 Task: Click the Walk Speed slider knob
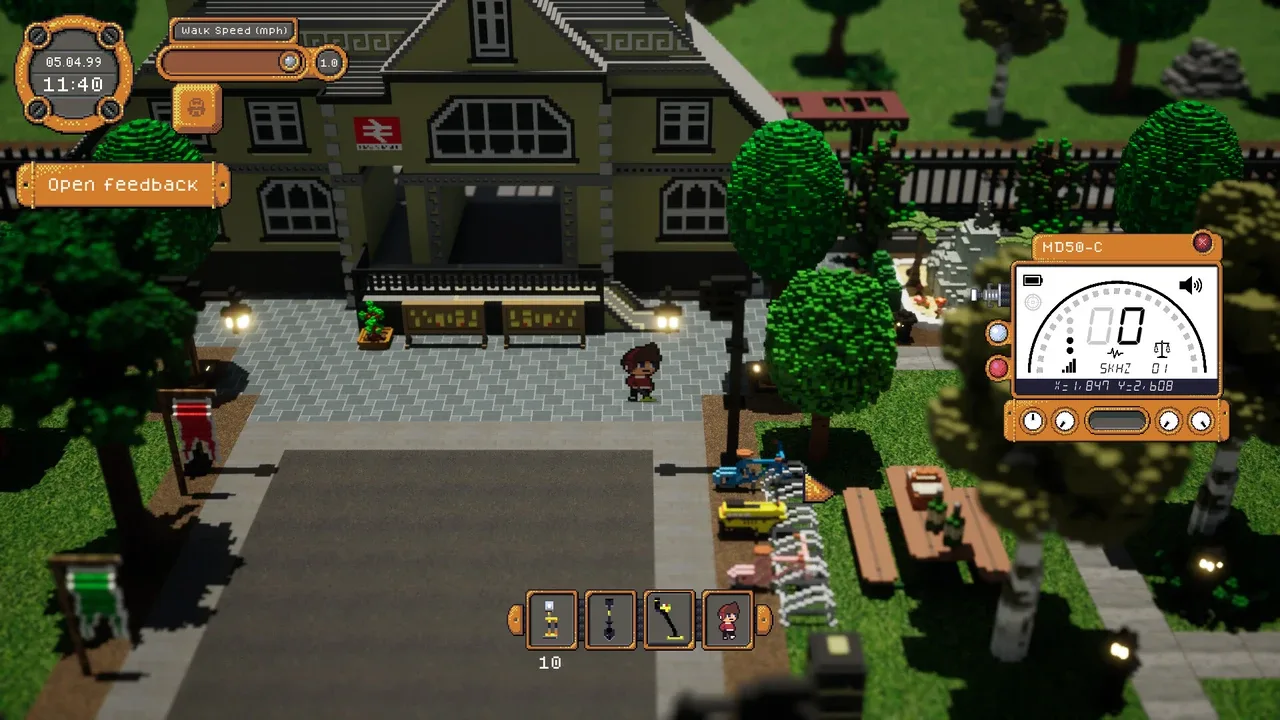[290, 62]
